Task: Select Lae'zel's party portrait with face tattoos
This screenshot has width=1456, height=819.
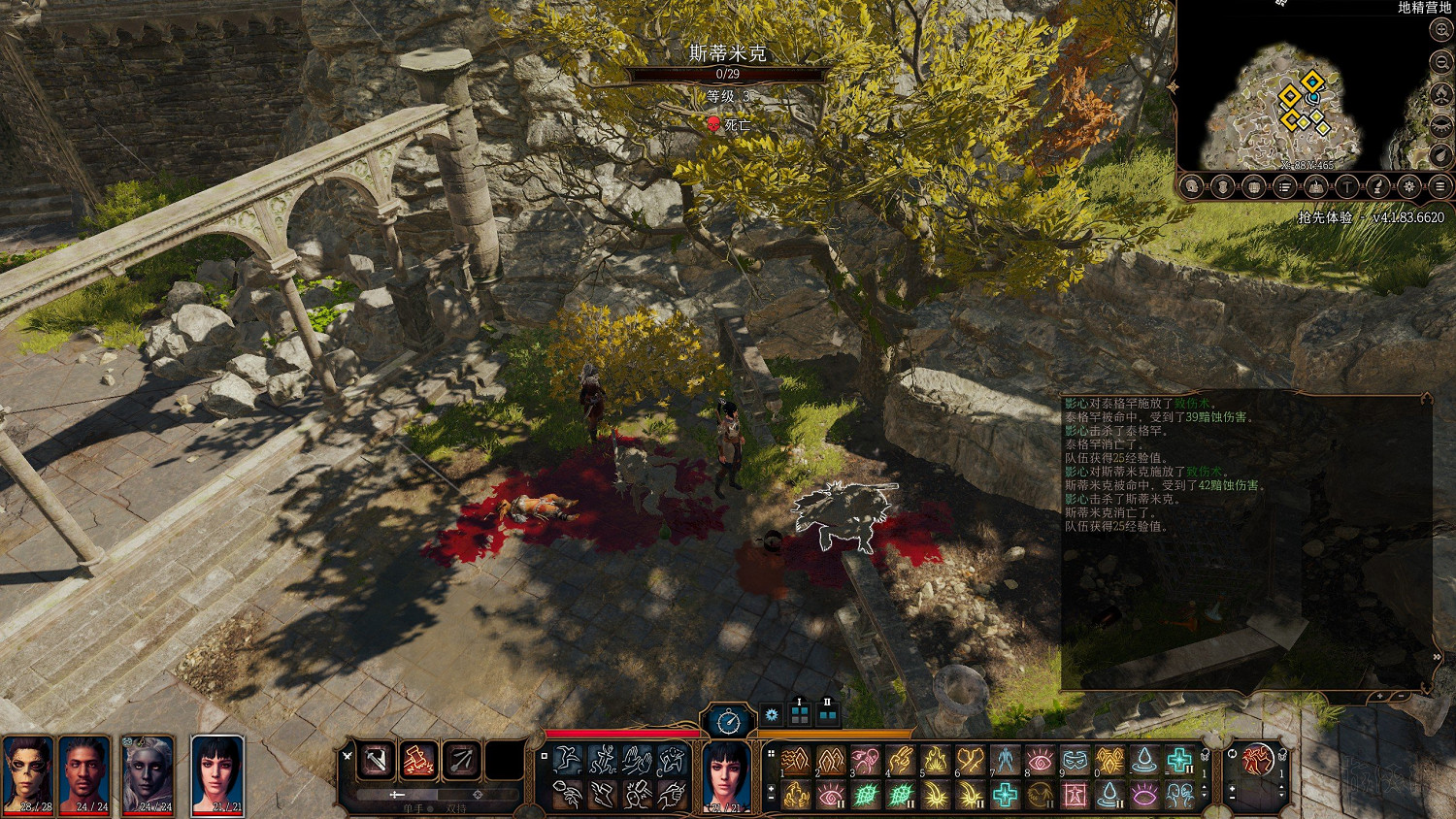Action: coord(28,773)
